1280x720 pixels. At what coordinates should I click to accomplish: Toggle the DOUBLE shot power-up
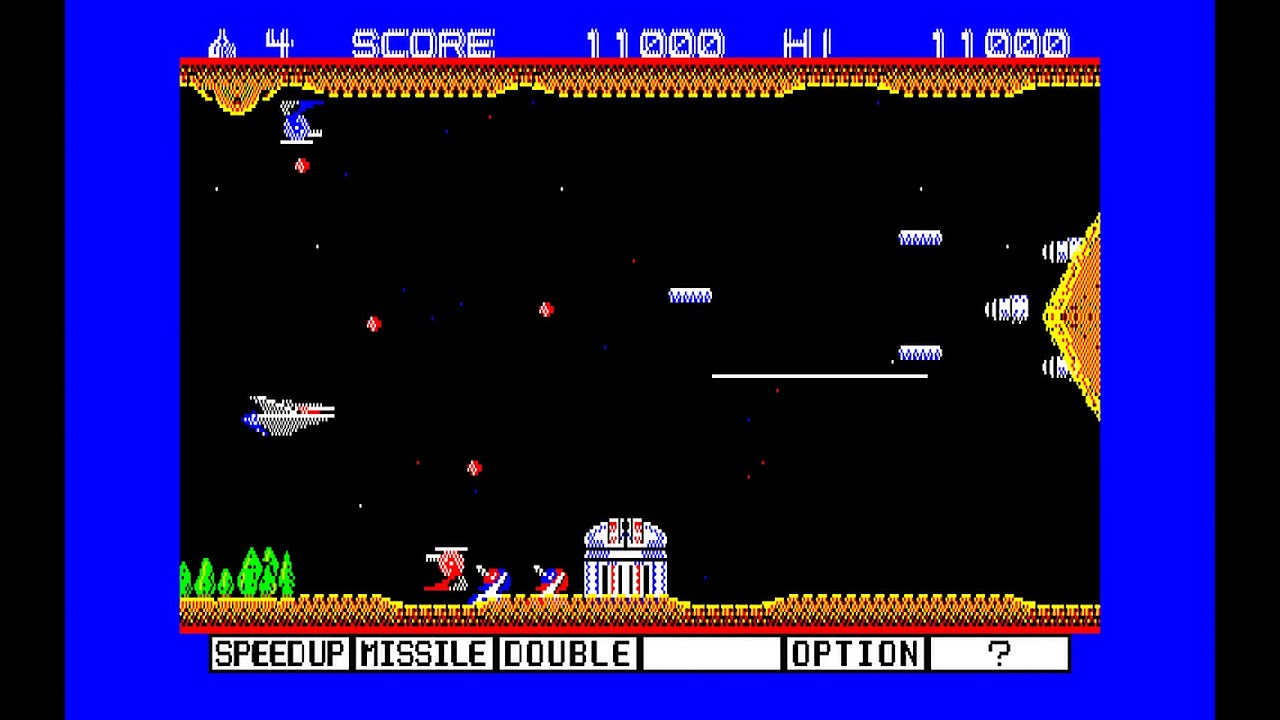[x=567, y=654]
